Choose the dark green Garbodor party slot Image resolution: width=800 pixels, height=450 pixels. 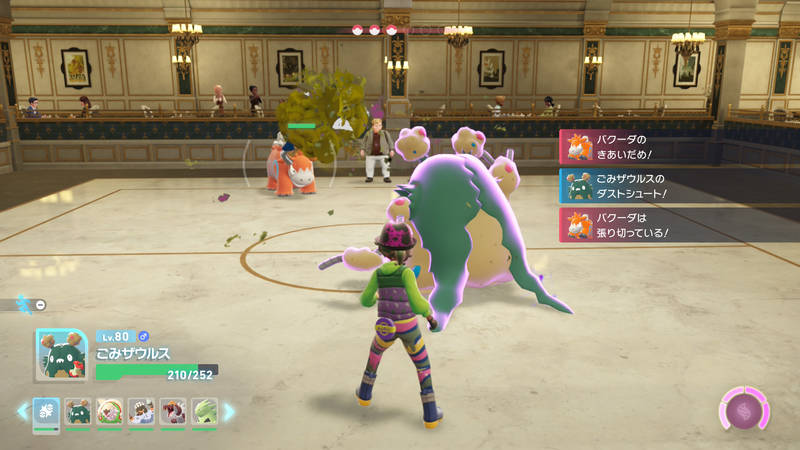(x=77, y=411)
